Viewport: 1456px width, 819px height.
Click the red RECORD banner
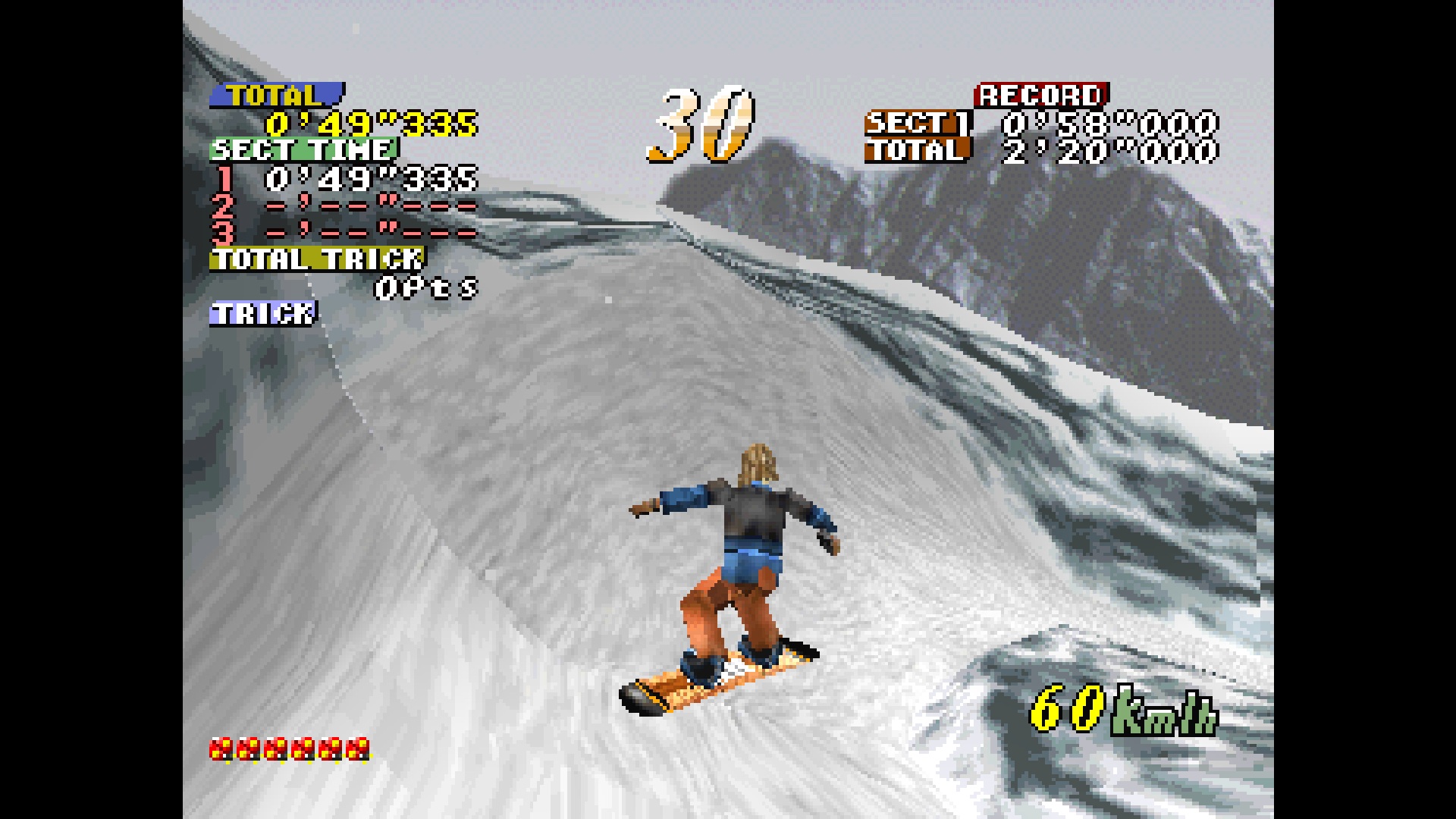tap(1040, 95)
